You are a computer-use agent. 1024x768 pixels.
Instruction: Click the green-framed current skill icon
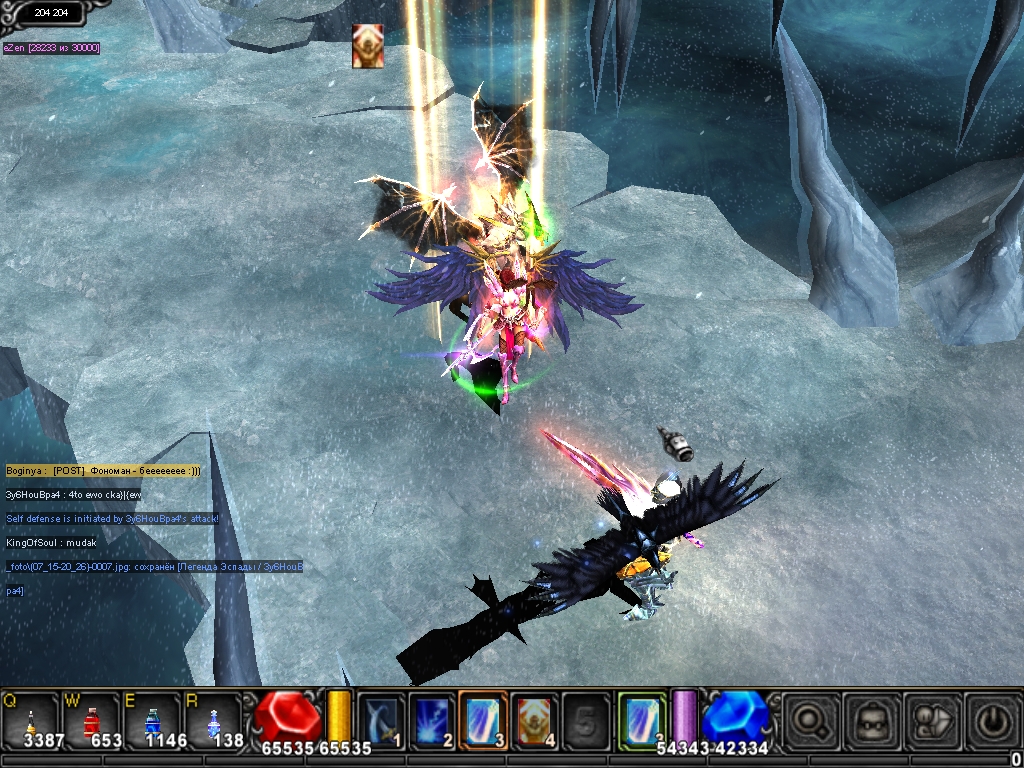pos(641,718)
